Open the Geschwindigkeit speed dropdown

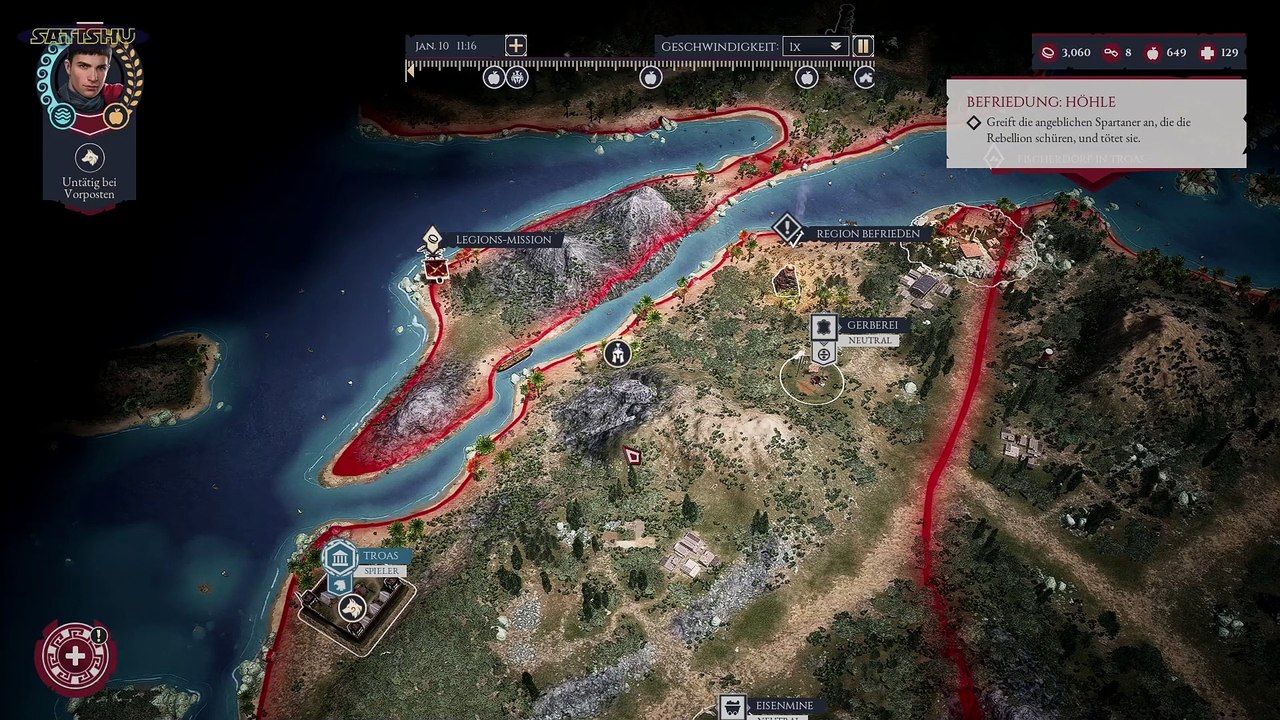(815, 46)
